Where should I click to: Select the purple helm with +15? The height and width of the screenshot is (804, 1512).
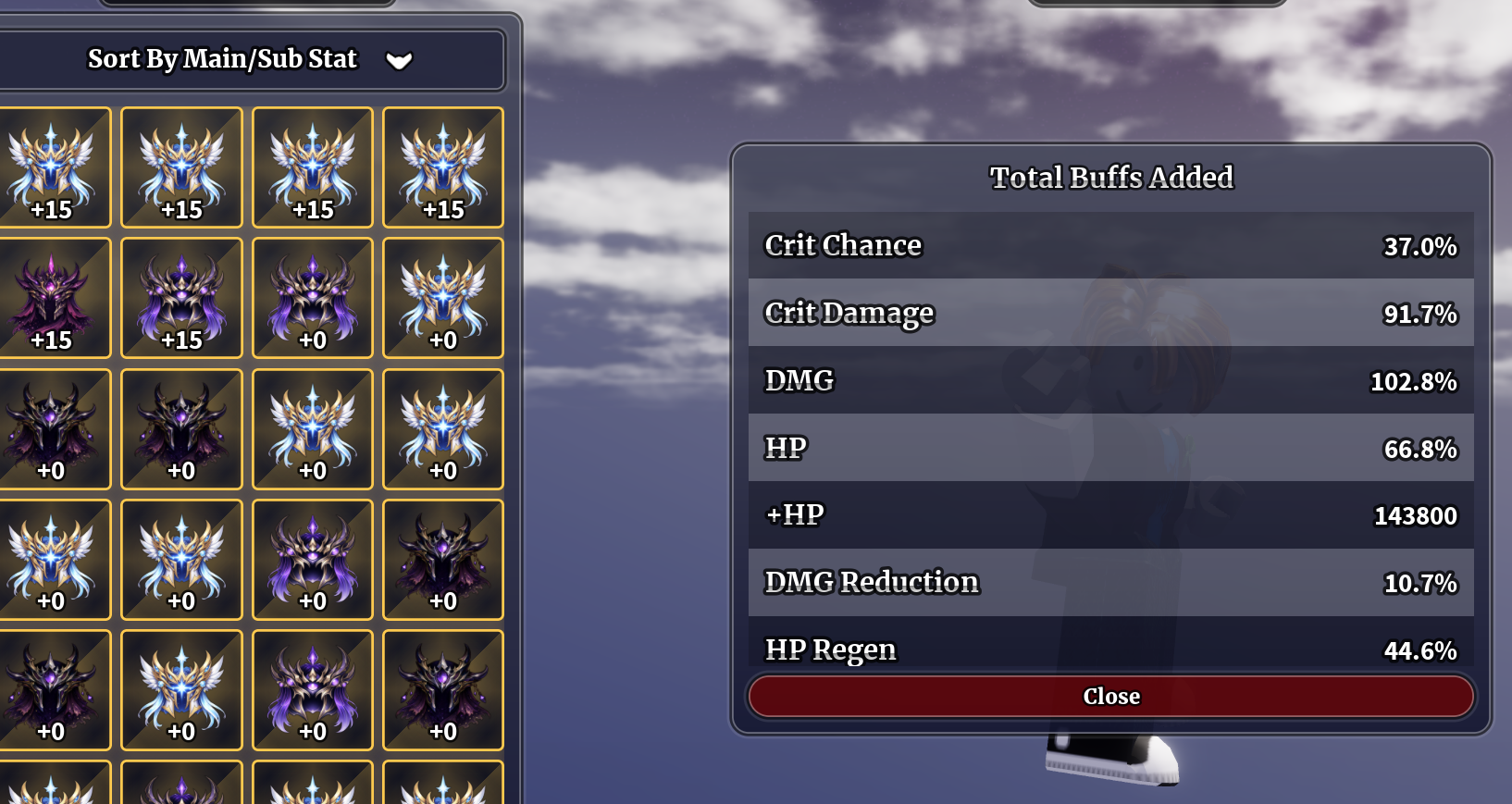coord(181,298)
